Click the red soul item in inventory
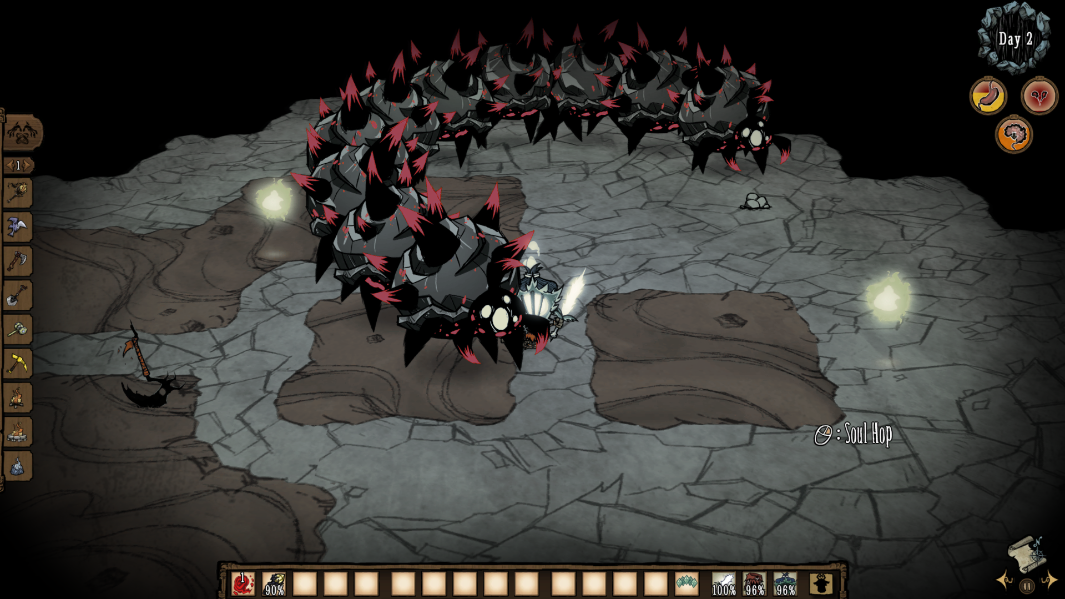This screenshot has height=599, width=1065. [x=243, y=583]
